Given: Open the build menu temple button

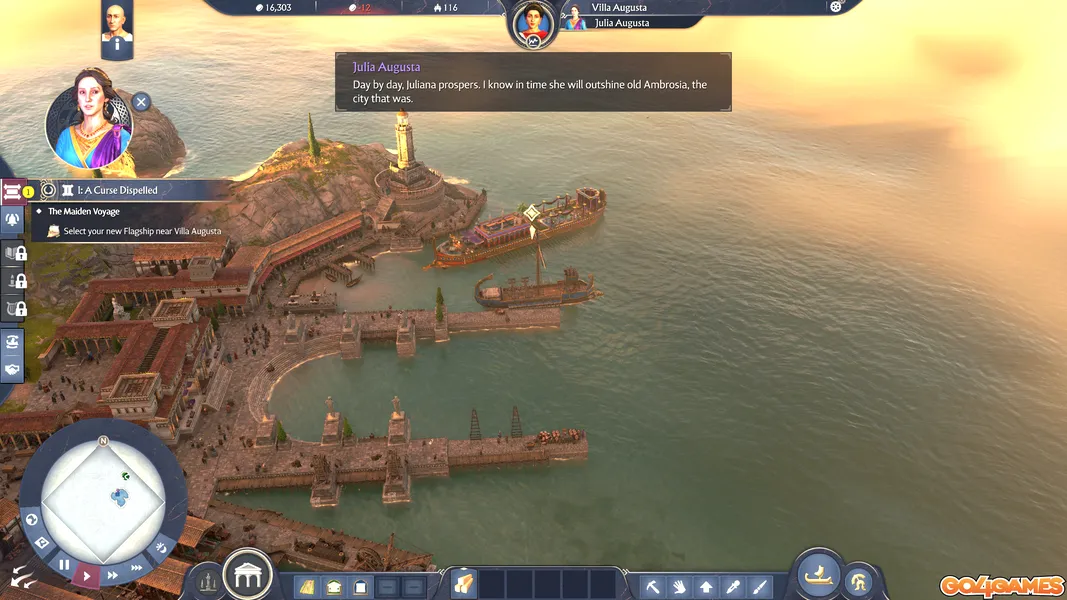Looking at the screenshot, I should pyautogui.click(x=247, y=575).
